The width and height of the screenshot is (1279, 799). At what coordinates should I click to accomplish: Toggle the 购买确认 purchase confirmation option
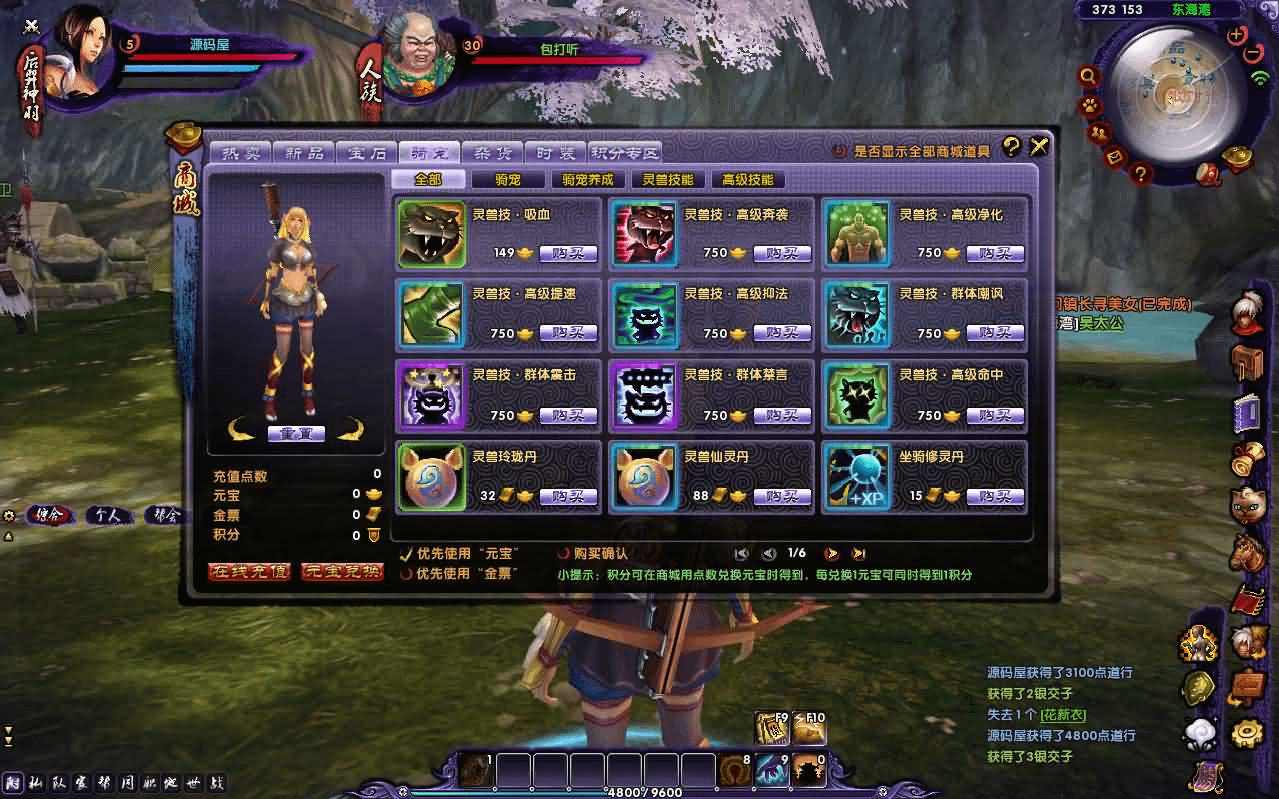565,554
